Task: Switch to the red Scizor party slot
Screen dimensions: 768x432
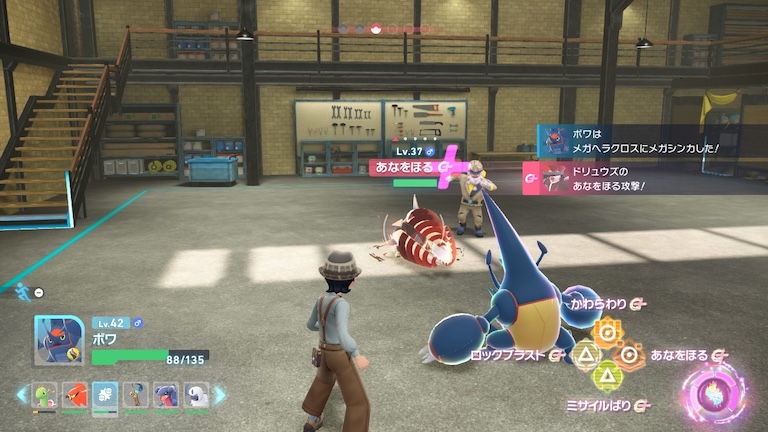Action: (x=74, y=396)
